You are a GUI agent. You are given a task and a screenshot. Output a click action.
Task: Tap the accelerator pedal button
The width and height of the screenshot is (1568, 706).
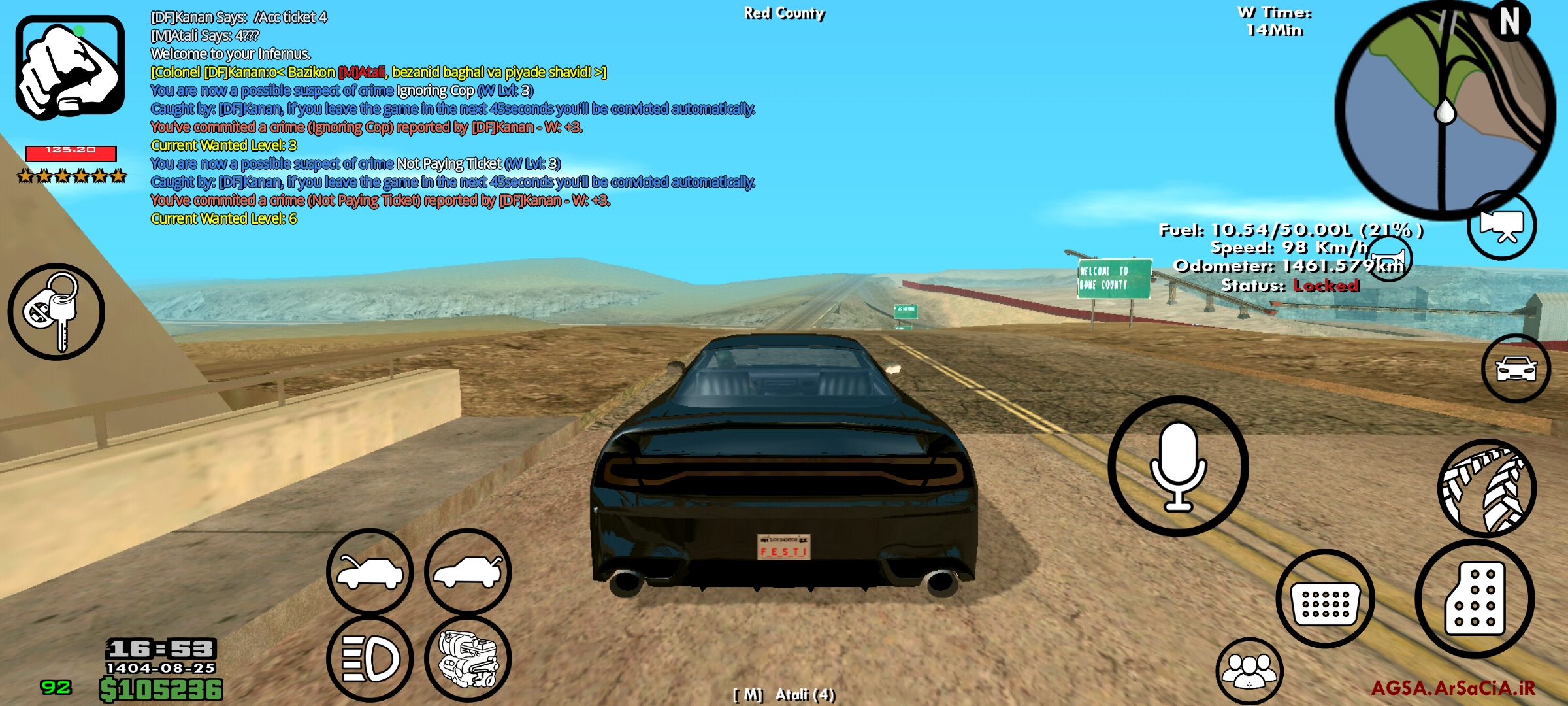click(x=1475, y=599)
